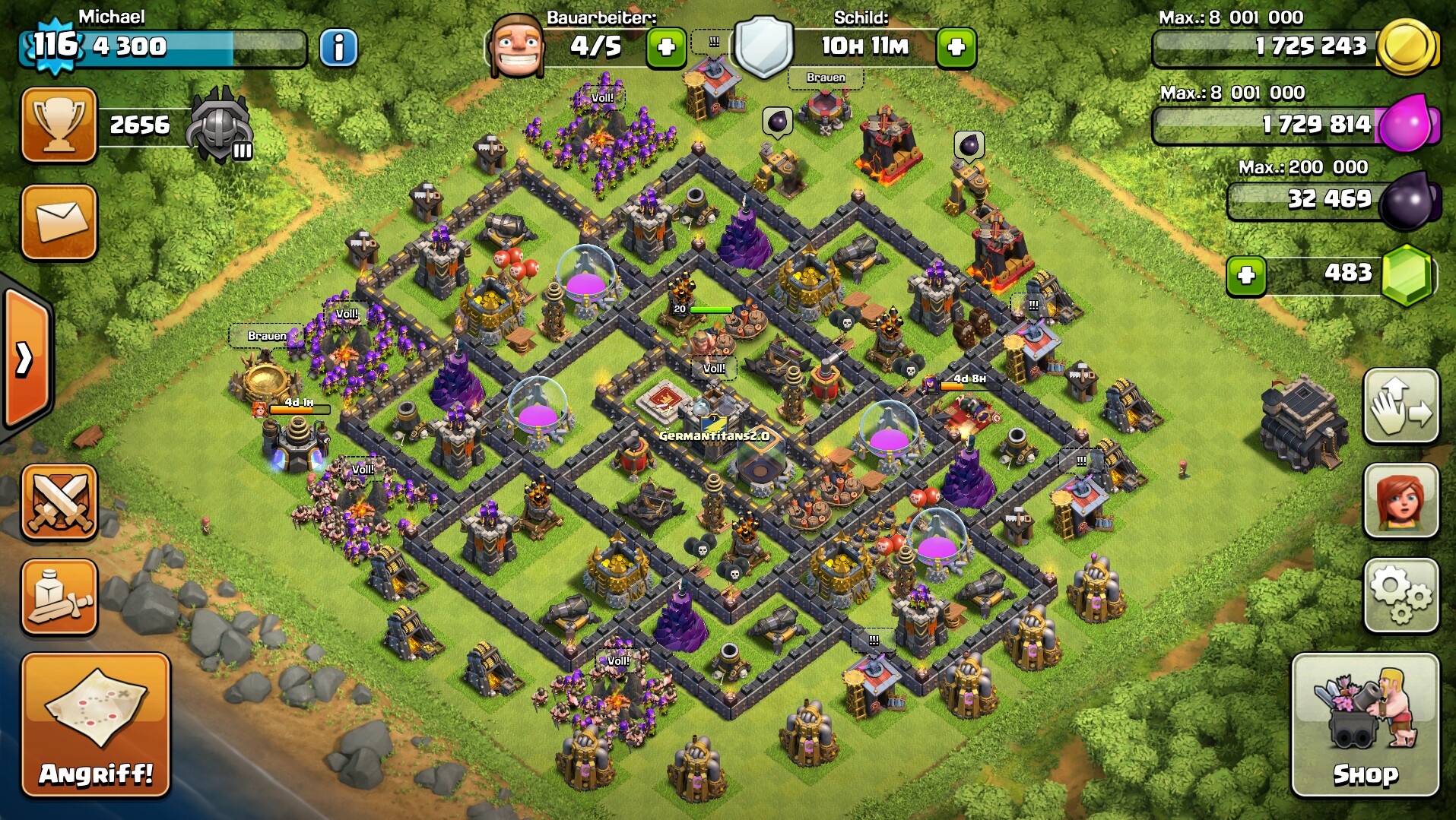Expand the orange side arrow panel
The height and width of the screenshot is (820, 1456).
click(x=25, y=357)
